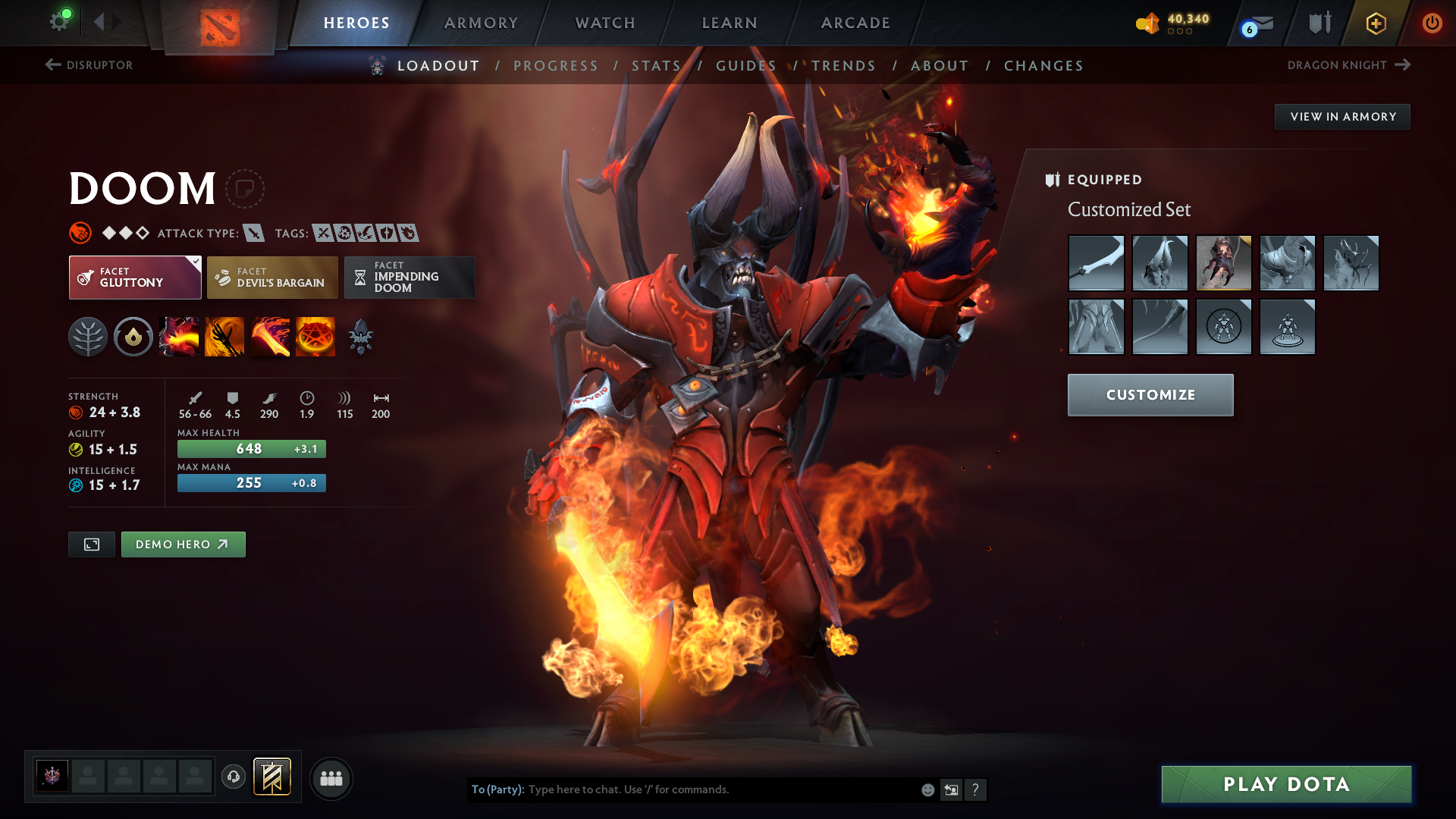
Task: View the hero Trends section
Action: (x=843, y=66)
